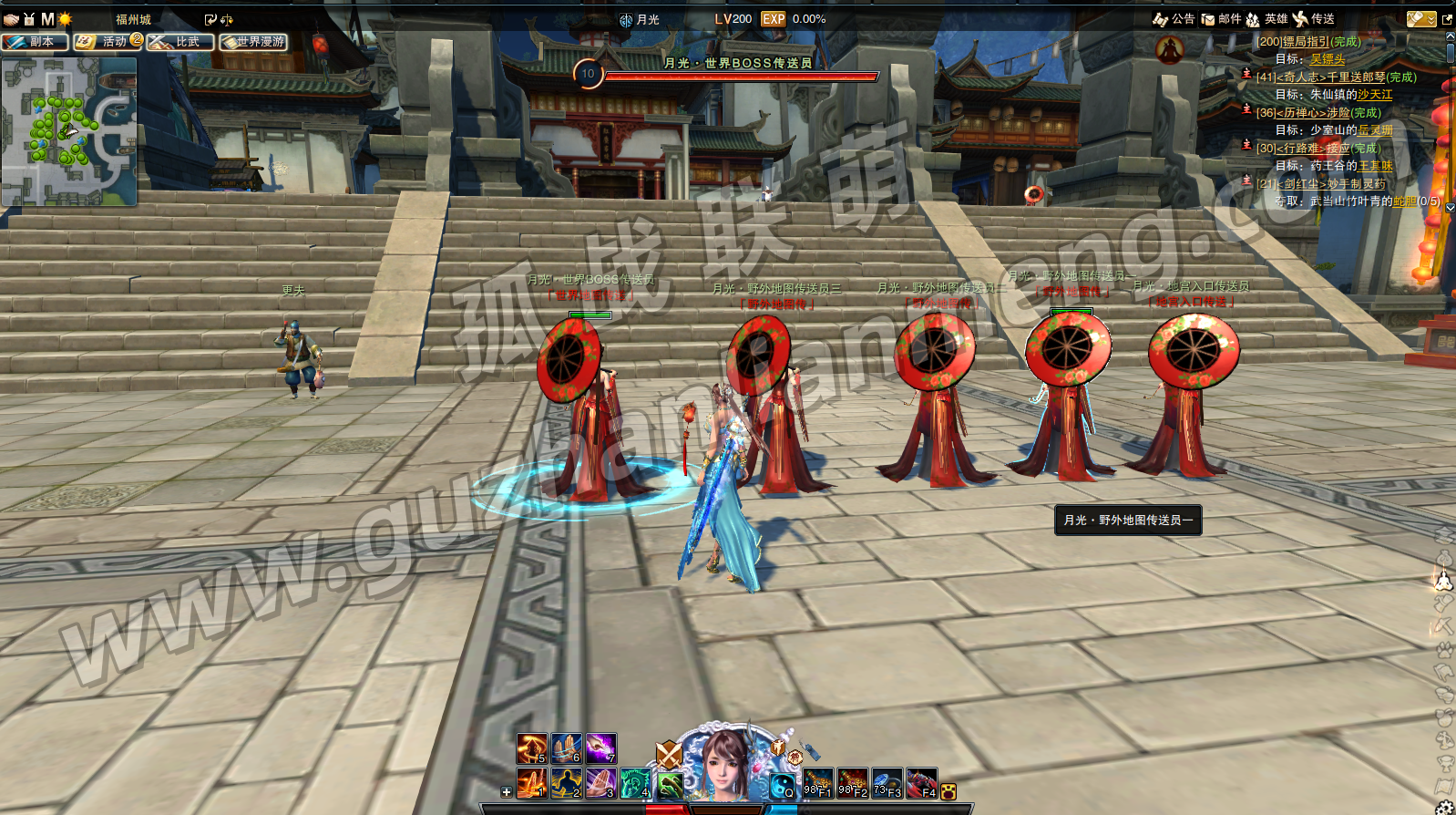Screen dimensions: 1456x815
Task: Open the 活动 events panel
Action: (x=108, y=42)
